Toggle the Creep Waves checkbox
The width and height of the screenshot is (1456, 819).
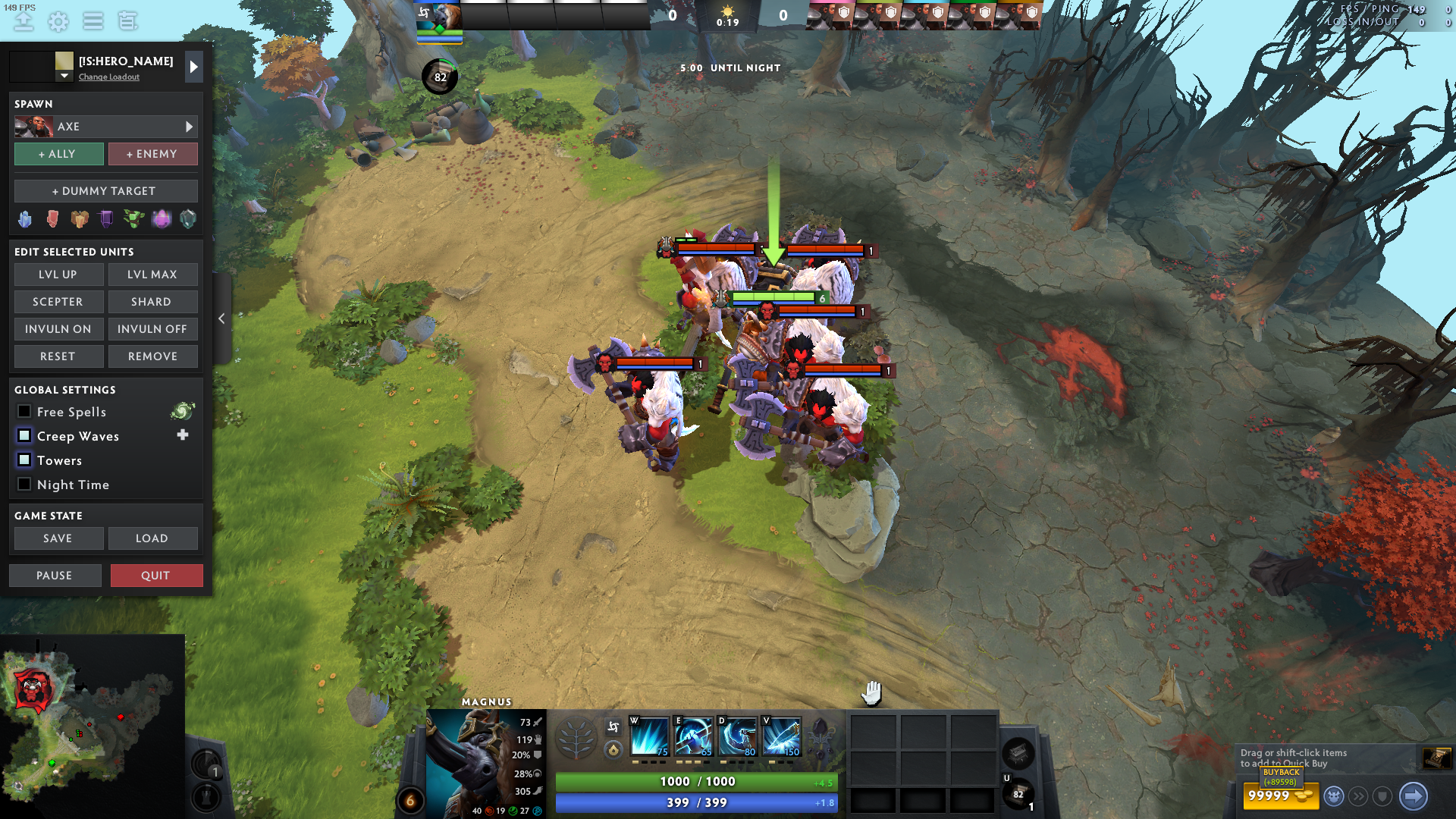point(24,436)
